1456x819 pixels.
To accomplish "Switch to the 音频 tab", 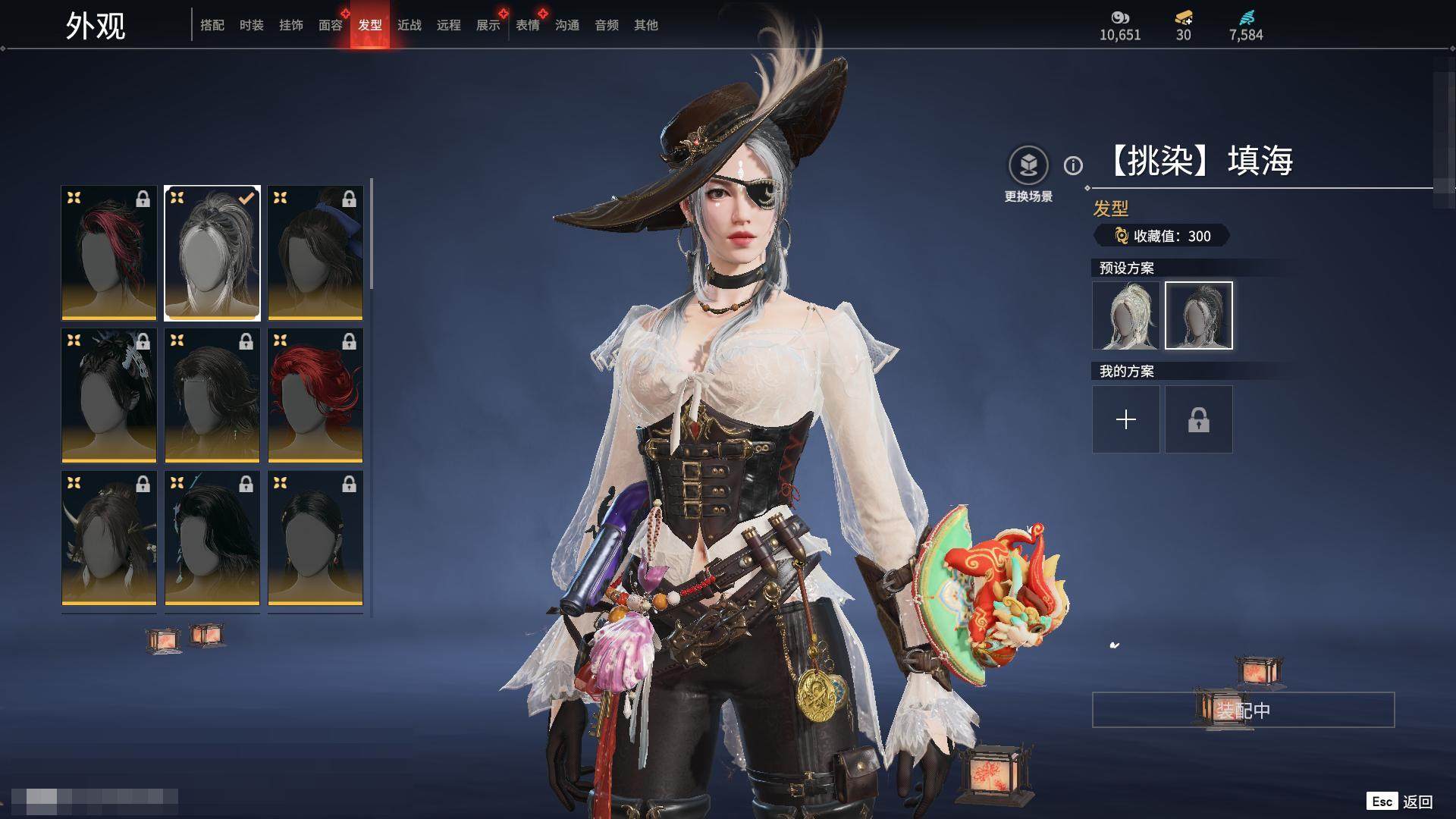I will point(607,25).
